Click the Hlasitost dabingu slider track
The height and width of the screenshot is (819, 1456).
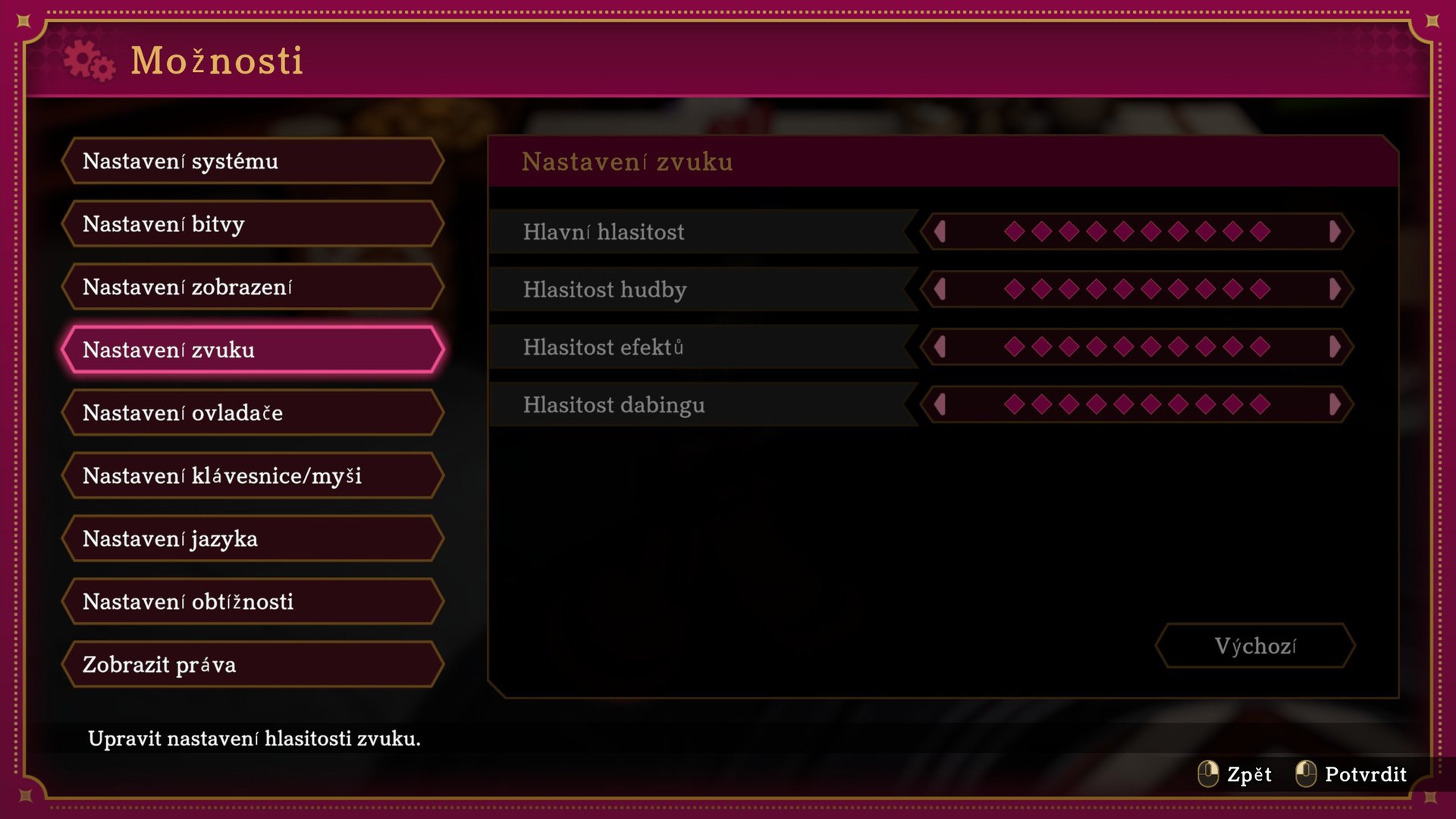point(1137,404)
